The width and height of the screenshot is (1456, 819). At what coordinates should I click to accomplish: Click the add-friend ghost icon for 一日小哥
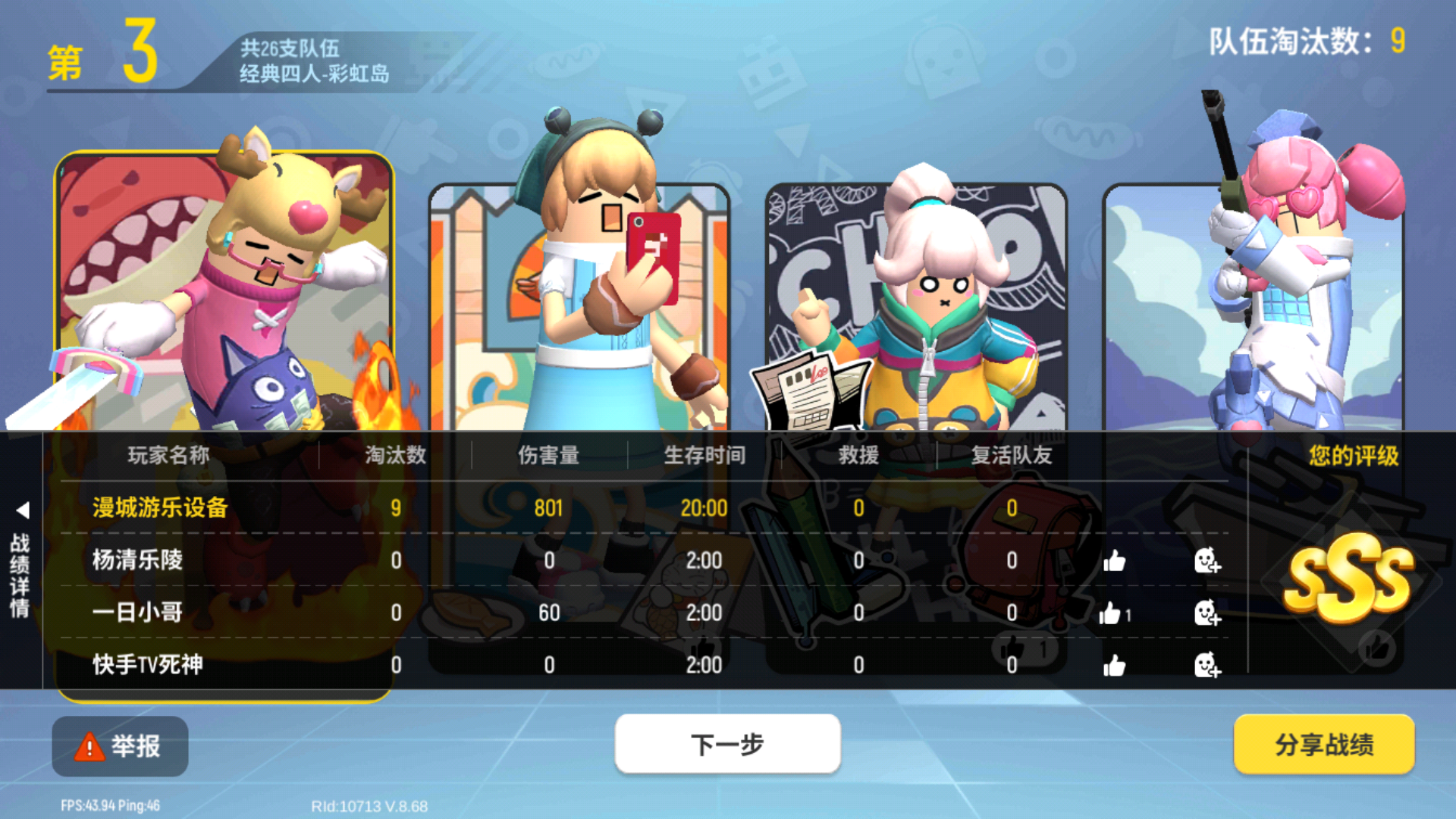coord(1208,613)
